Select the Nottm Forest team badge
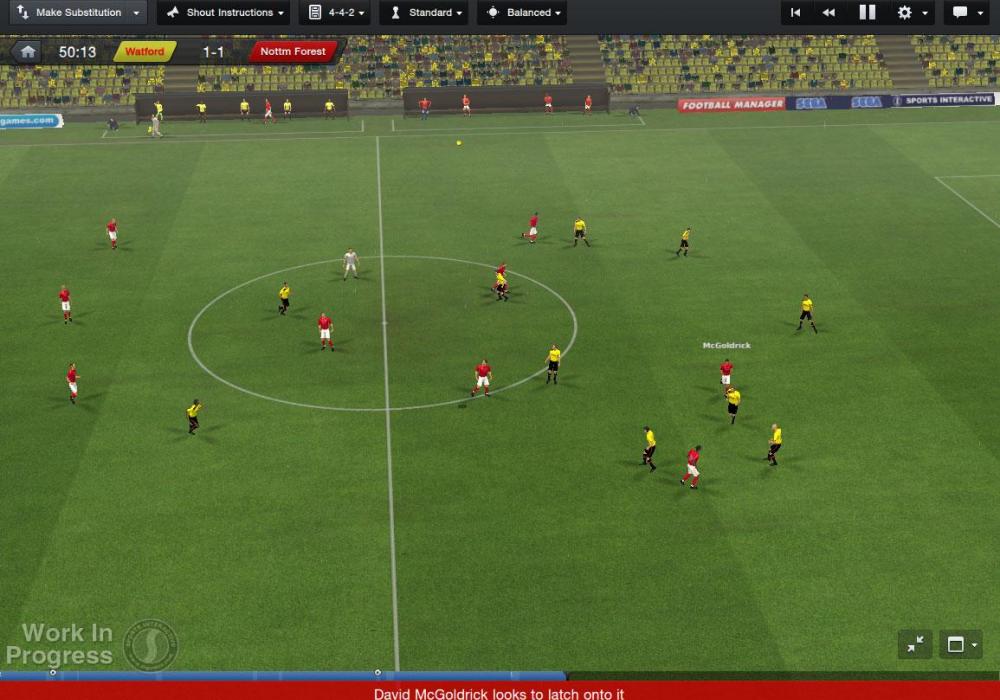Viewport: 1000px width, 700px height. [292, 52]
